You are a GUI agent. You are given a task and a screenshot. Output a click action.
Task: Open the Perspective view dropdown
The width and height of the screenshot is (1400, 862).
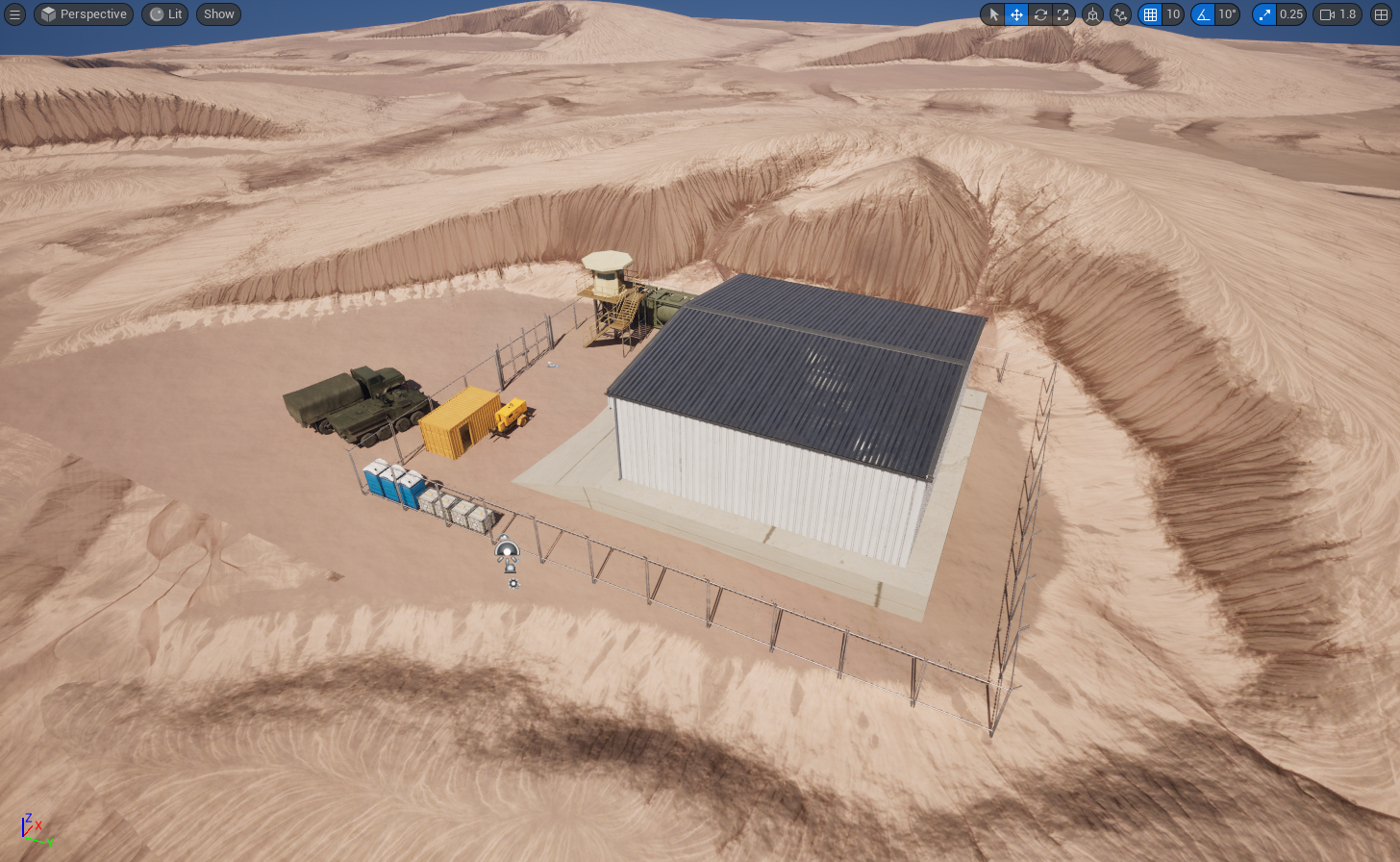click(83, 14)
